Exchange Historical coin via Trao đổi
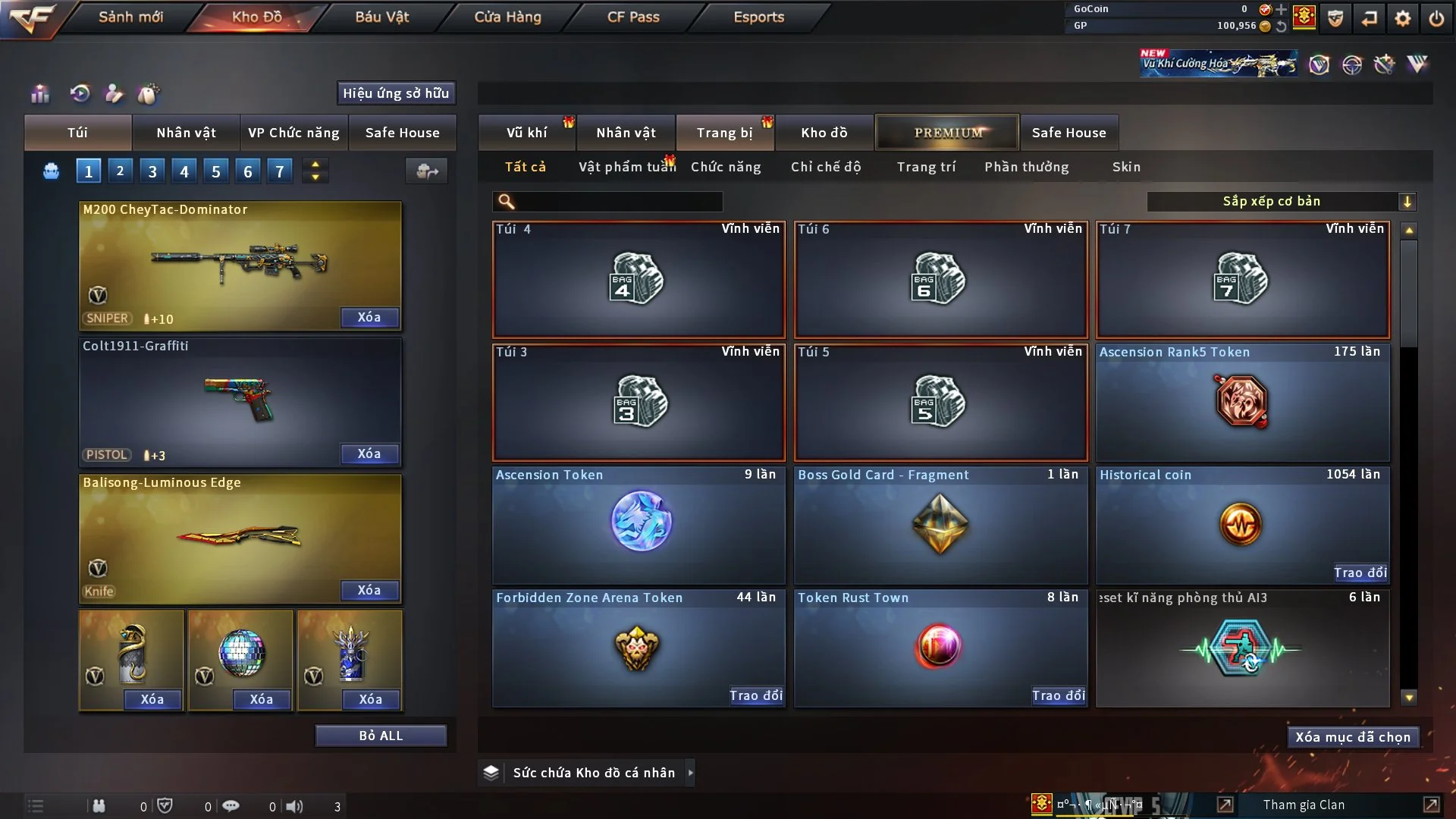This screenshot has height=819, width=1456. tap(1360, 573)
